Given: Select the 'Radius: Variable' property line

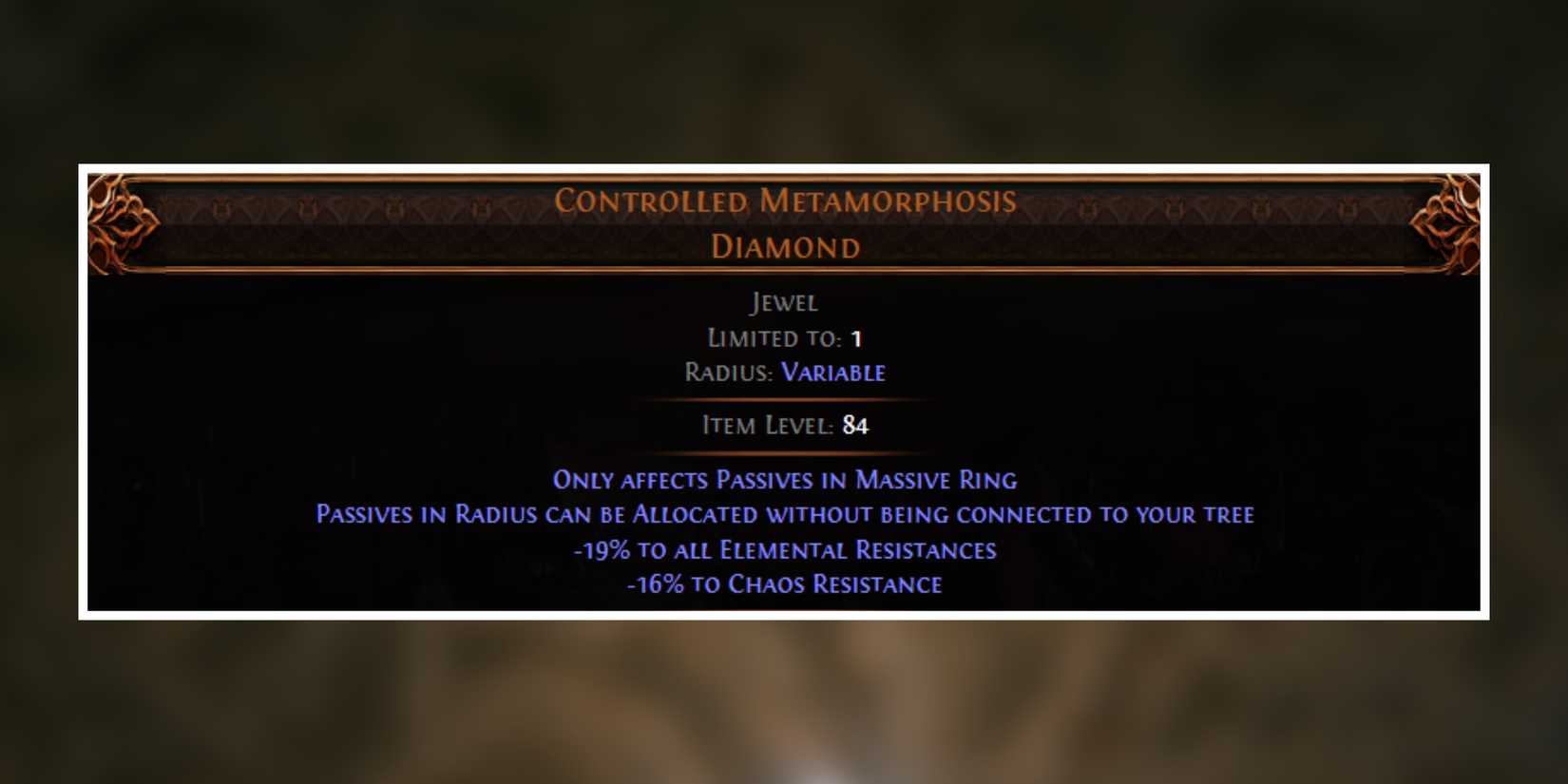Looking at the screenshot, I should point(785,372).
